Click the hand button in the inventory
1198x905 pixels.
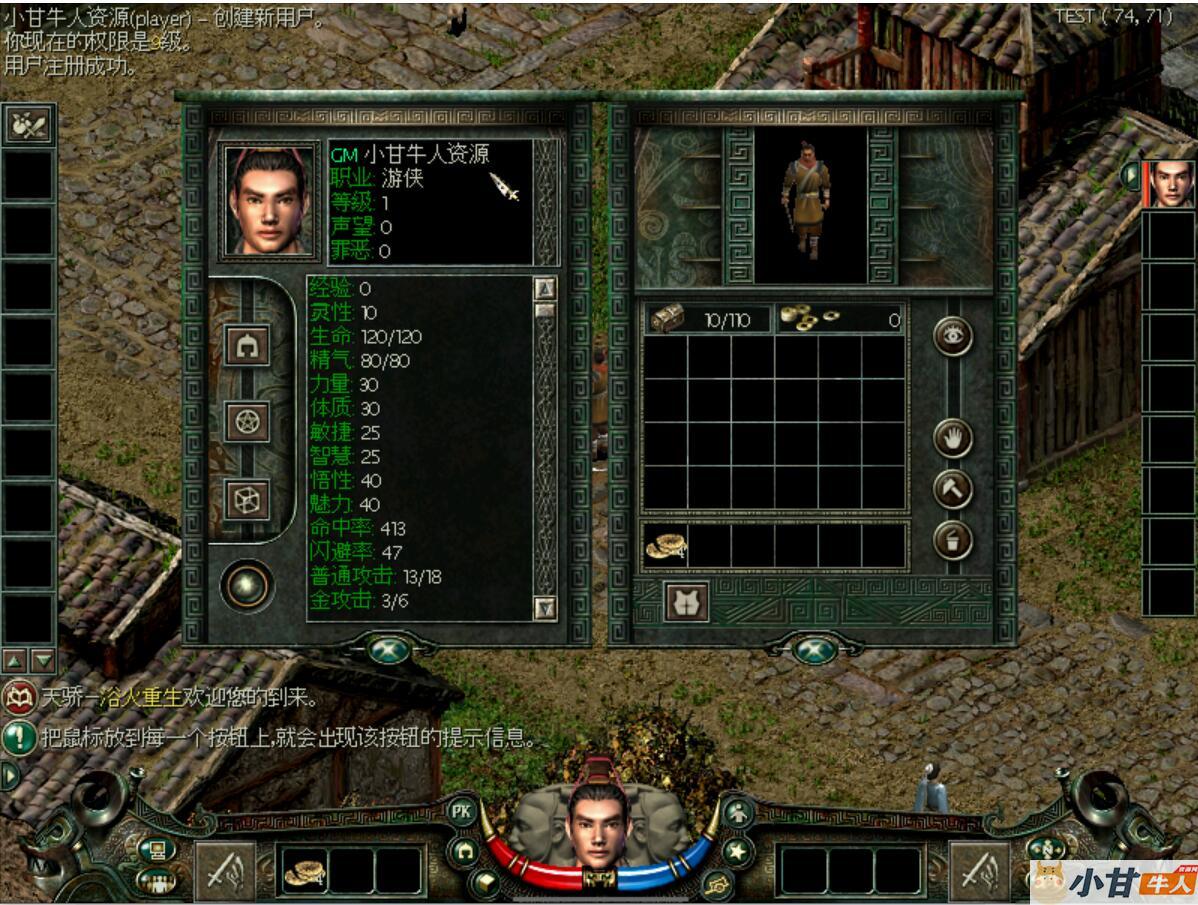tap(952, 438)
